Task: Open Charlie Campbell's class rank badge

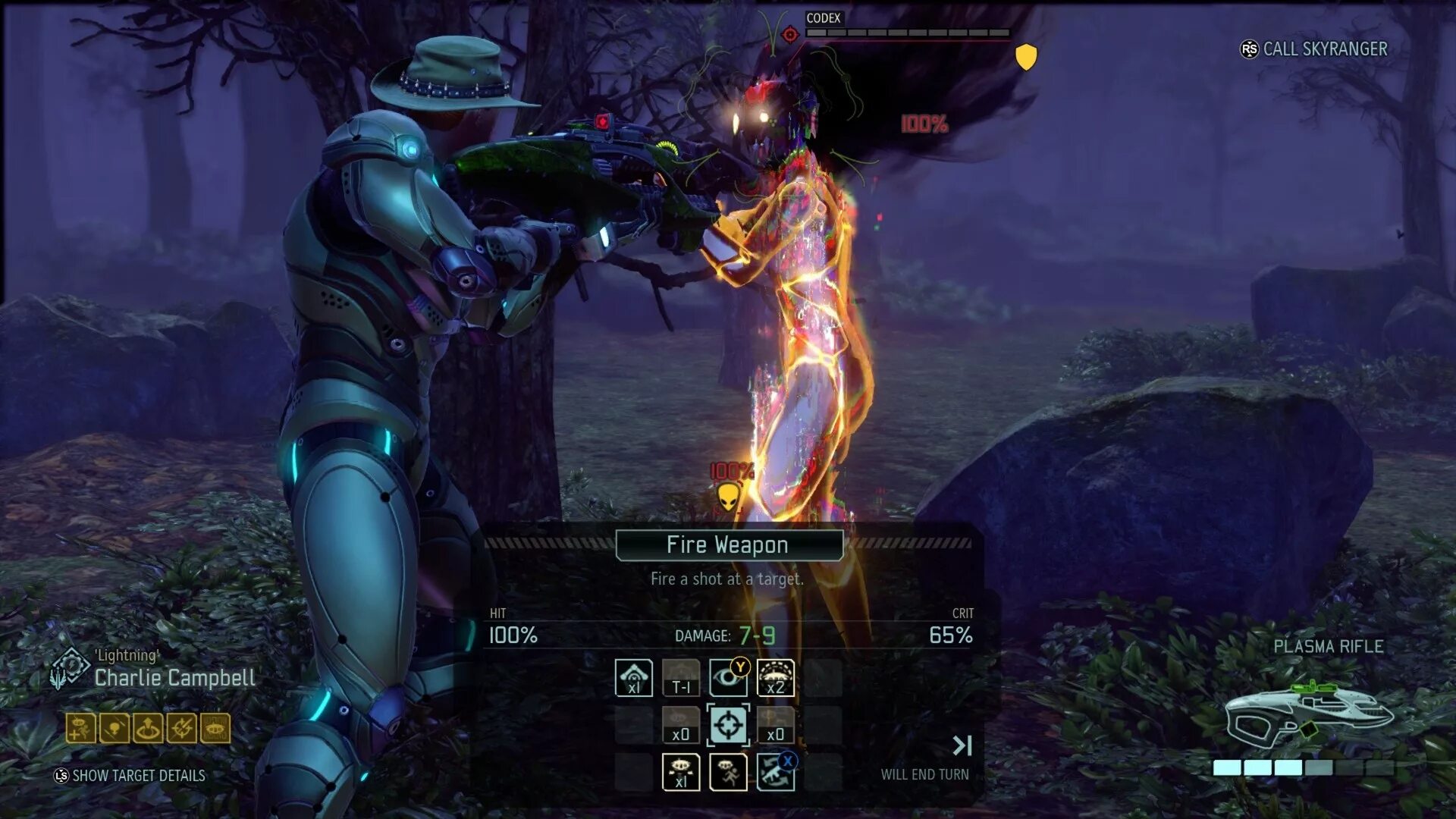Action: pos(68,668)
